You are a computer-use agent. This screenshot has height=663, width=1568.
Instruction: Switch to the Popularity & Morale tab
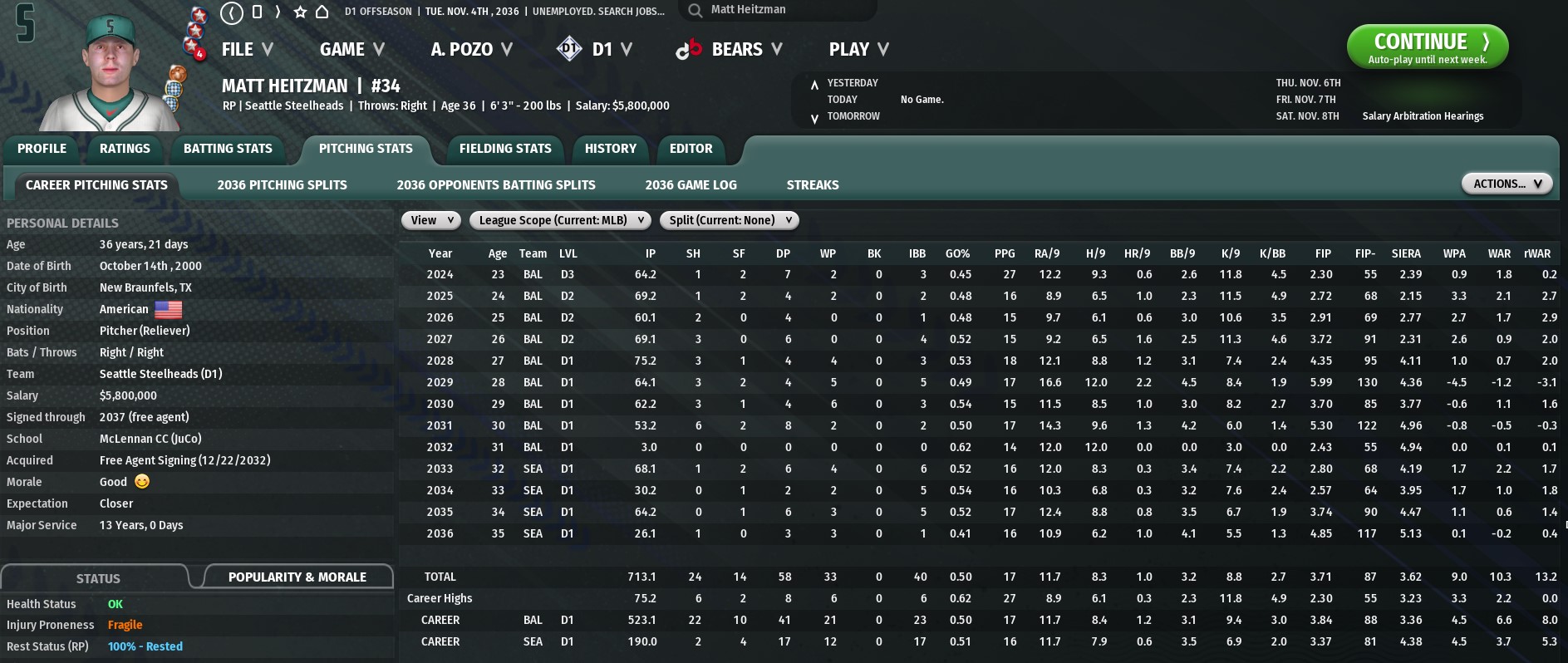(x=297, y=577)
